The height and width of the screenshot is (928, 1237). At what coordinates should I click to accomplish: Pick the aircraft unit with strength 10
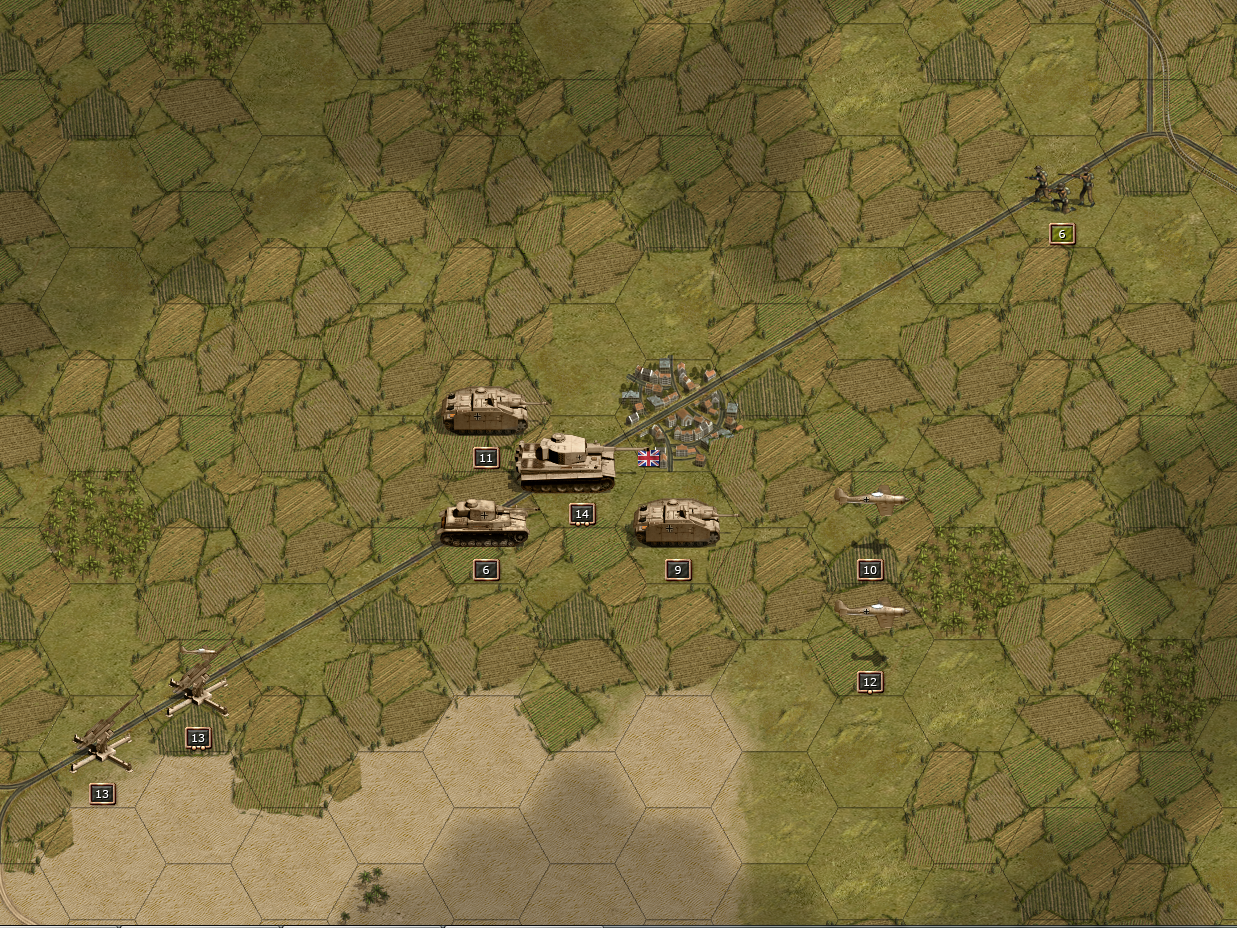[870, 498]
